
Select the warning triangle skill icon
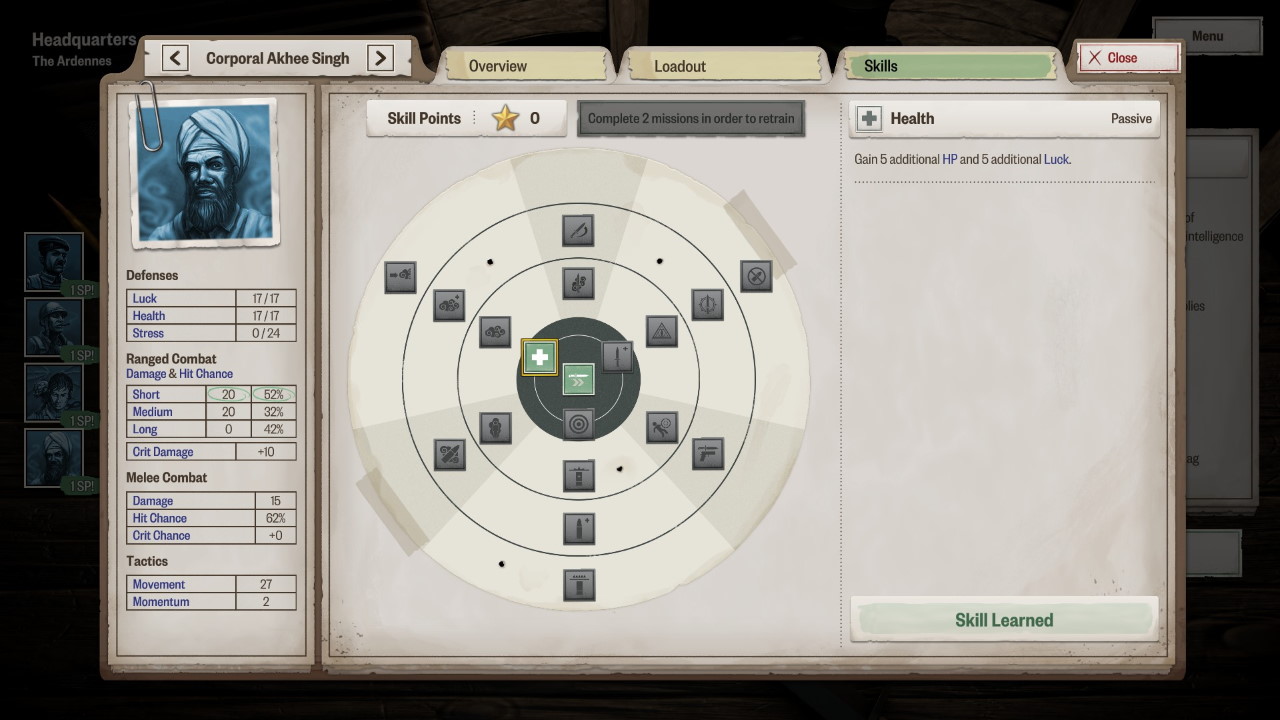(661, 331)
